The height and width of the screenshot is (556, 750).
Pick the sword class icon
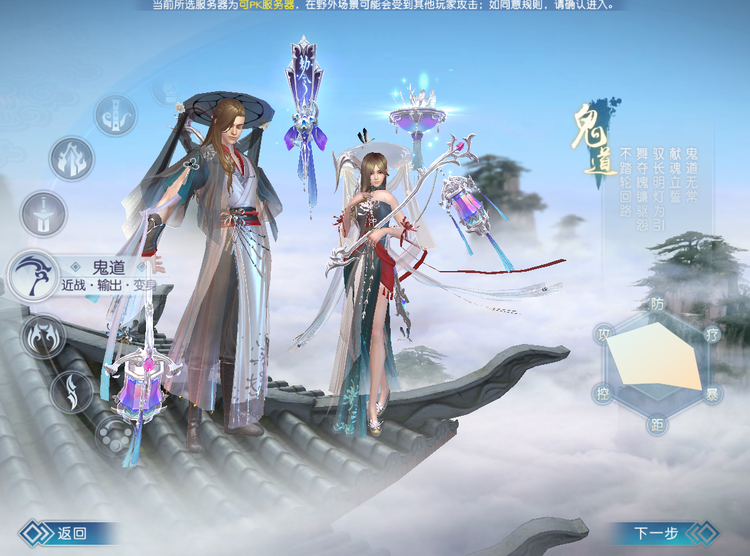pos(44,214)
